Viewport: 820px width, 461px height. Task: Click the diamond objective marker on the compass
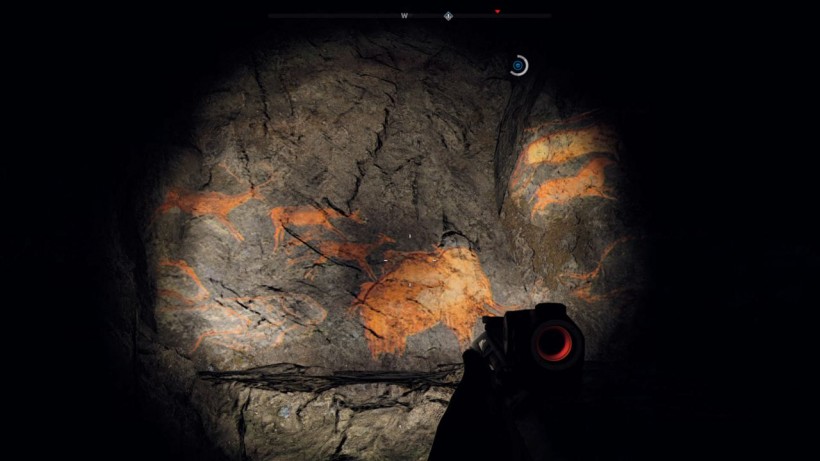(449, 16)
